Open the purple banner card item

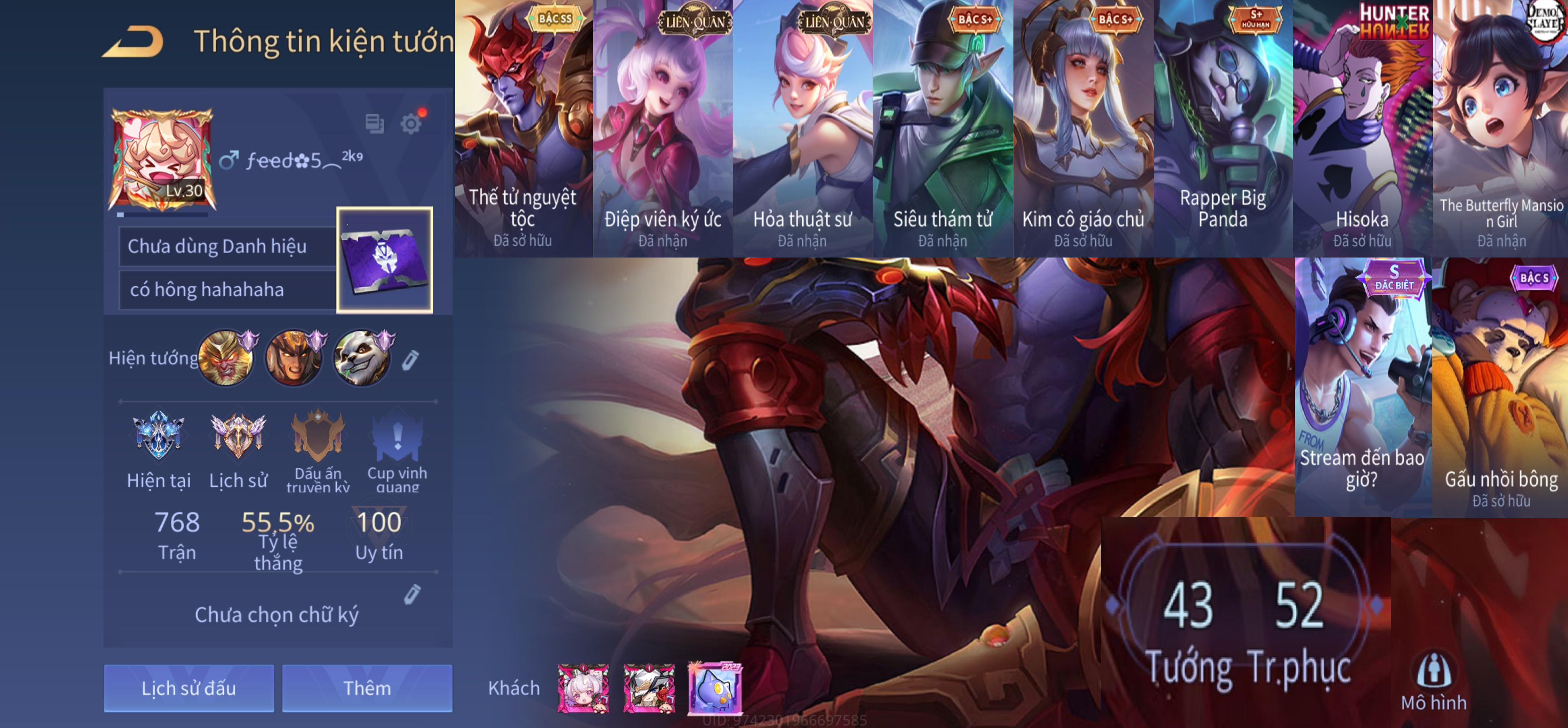385,260
